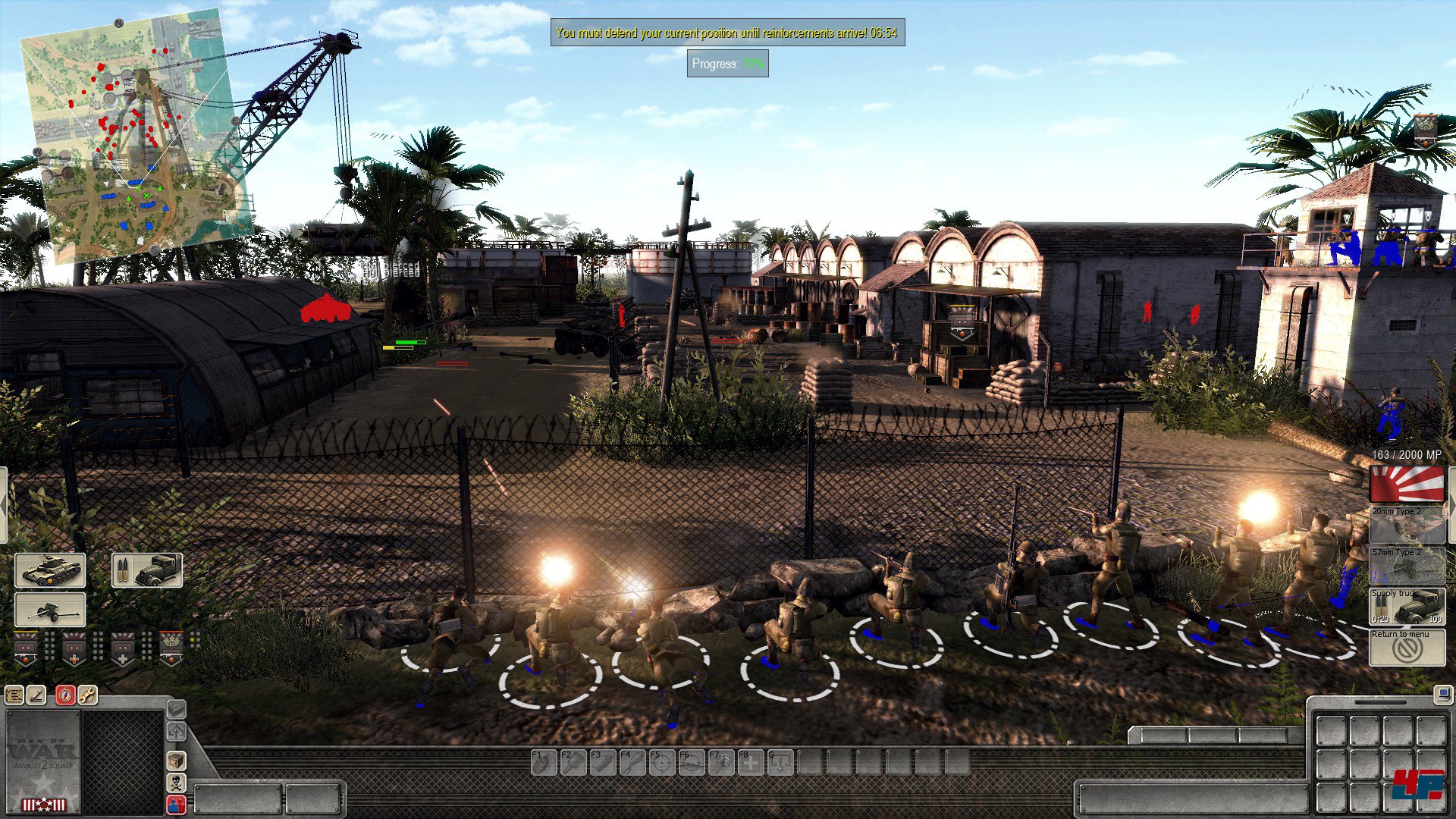Click the Return to menu button
Viewport: 1456px width, 819px height.
point(1407,648)
